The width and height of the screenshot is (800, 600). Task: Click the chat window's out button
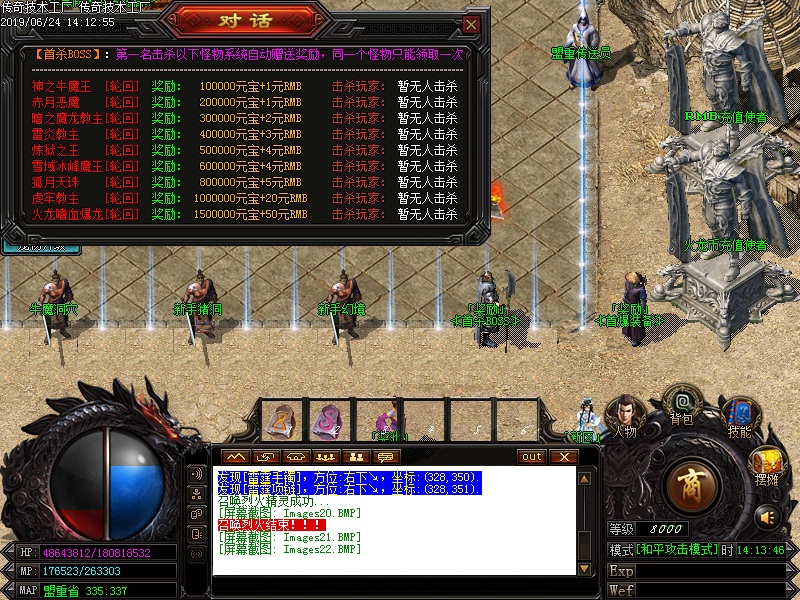coord(532,457)
